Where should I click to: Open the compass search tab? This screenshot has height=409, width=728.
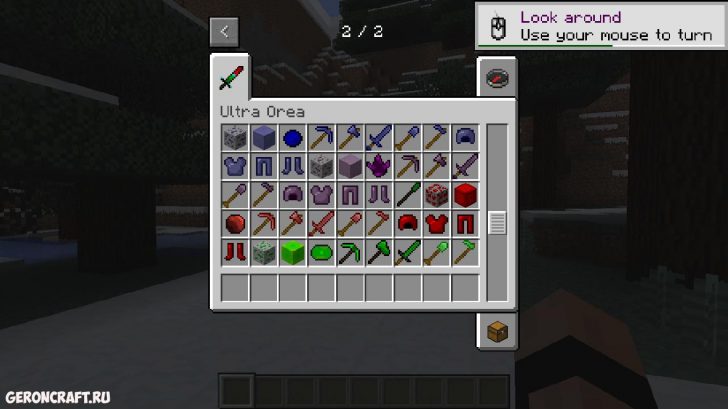pyautogui.click(x=495, y=78)
